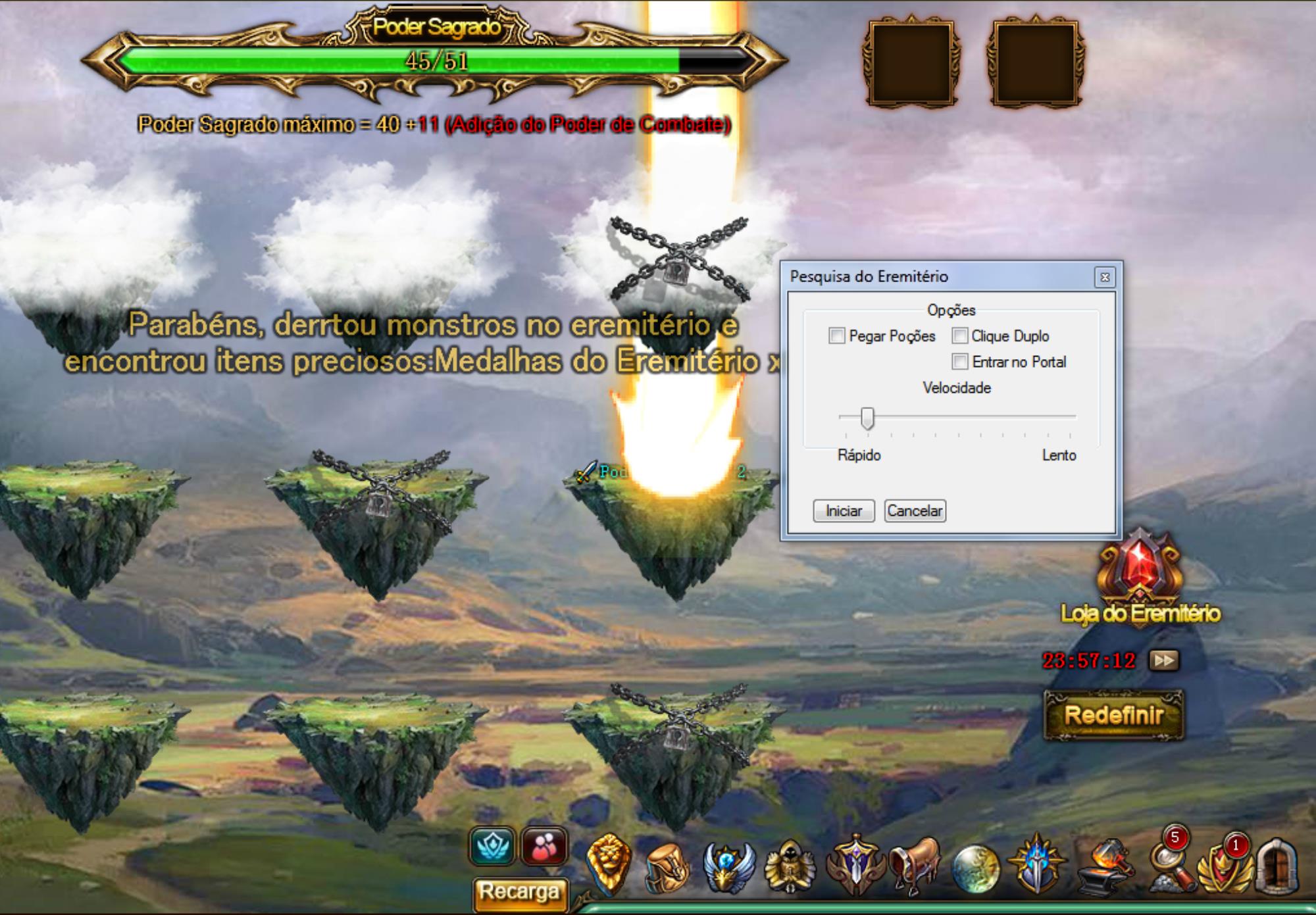Open the golden lion head icon
Screen dimensions: 1316x915
pos(608,864)
